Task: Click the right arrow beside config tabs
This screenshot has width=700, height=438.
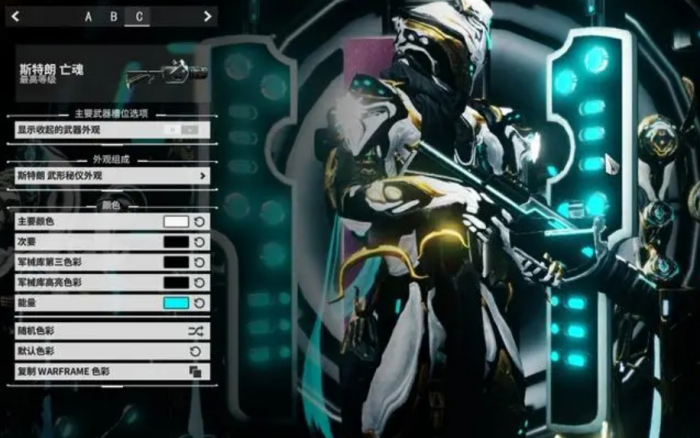Action: [207, 16]
